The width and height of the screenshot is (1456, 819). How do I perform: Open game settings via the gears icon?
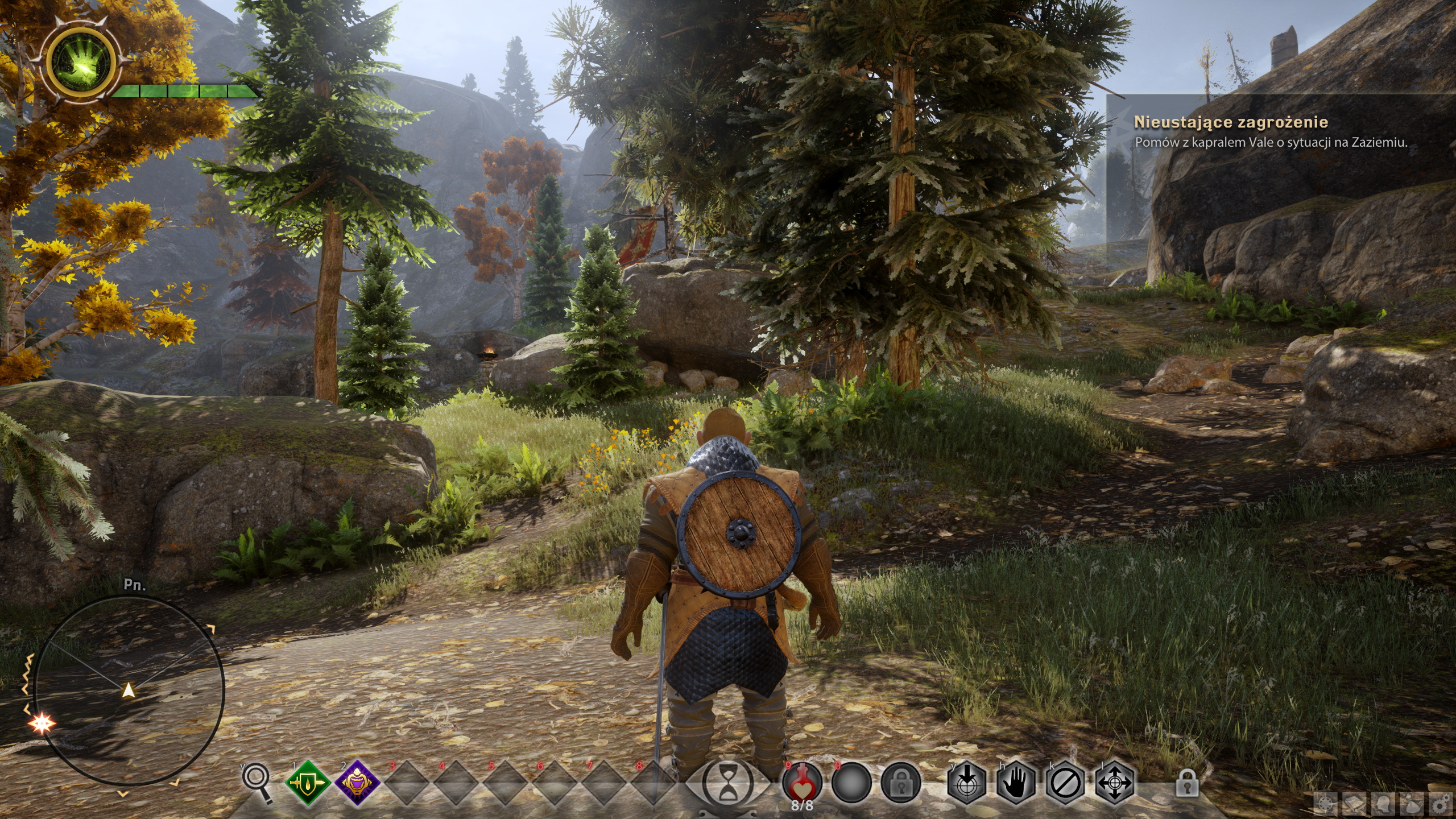(1440, 805)
